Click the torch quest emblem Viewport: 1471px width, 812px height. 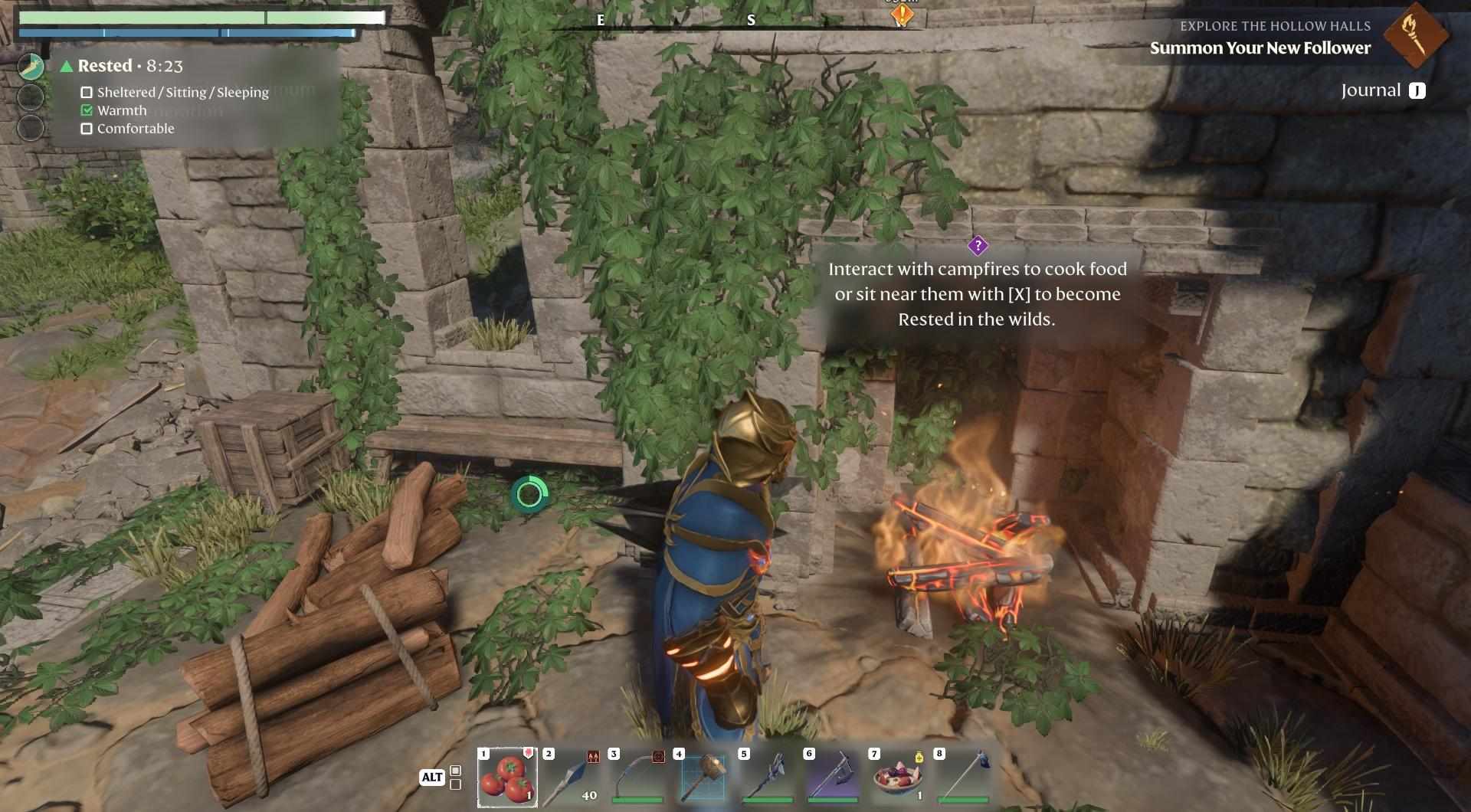coord(1415,34)
